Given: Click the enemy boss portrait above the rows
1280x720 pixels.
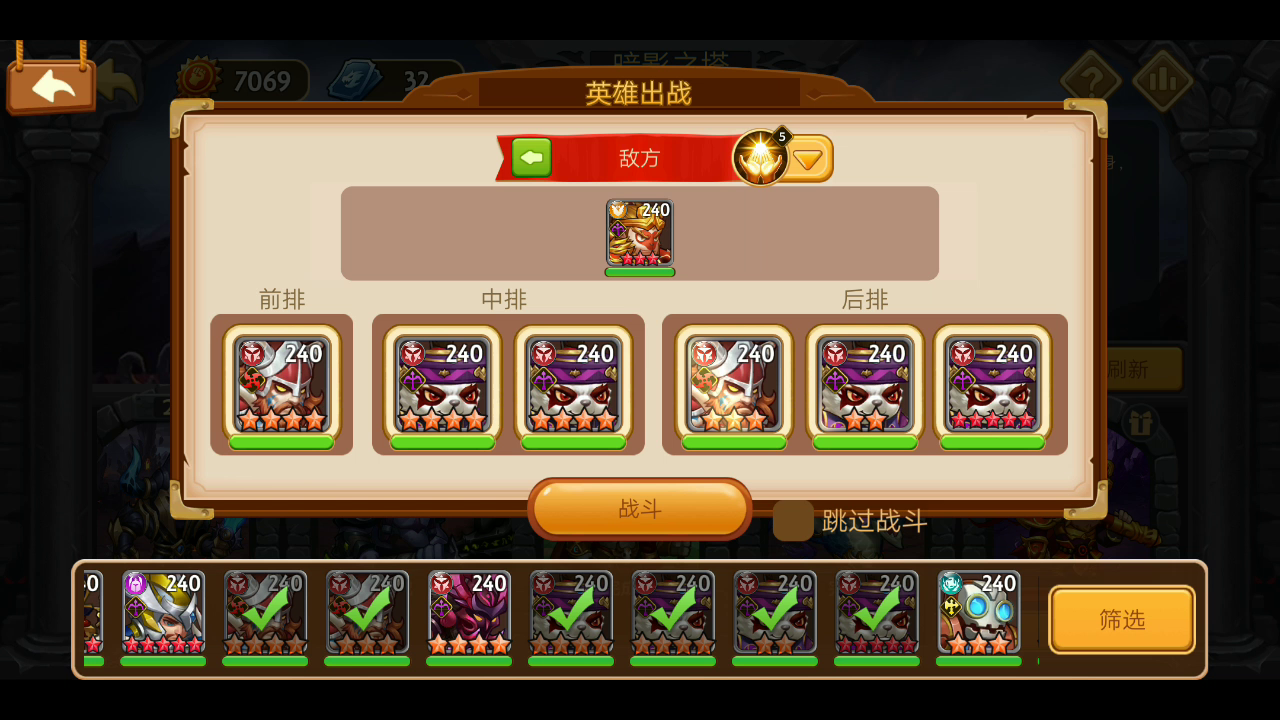Looking at the screenshot, I should pyautogui.click(x=640, y=233).
